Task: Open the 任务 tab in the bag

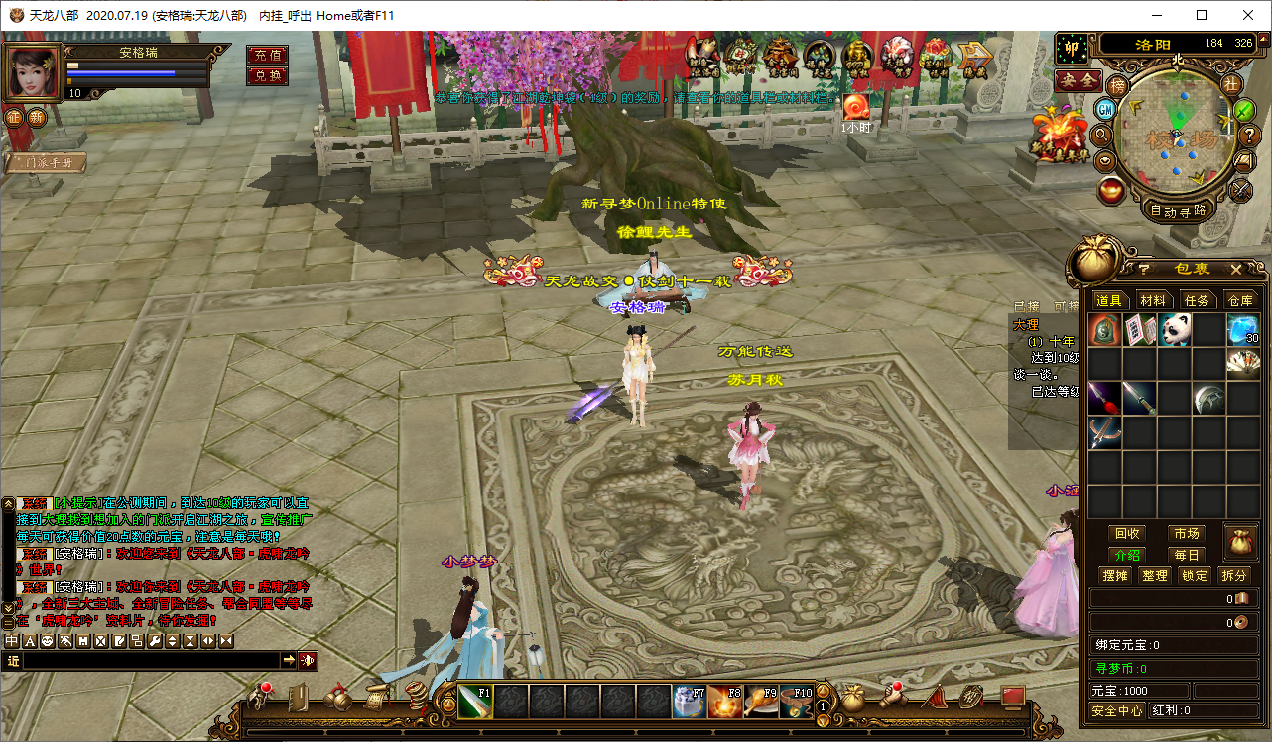Action: (1197, 300)
